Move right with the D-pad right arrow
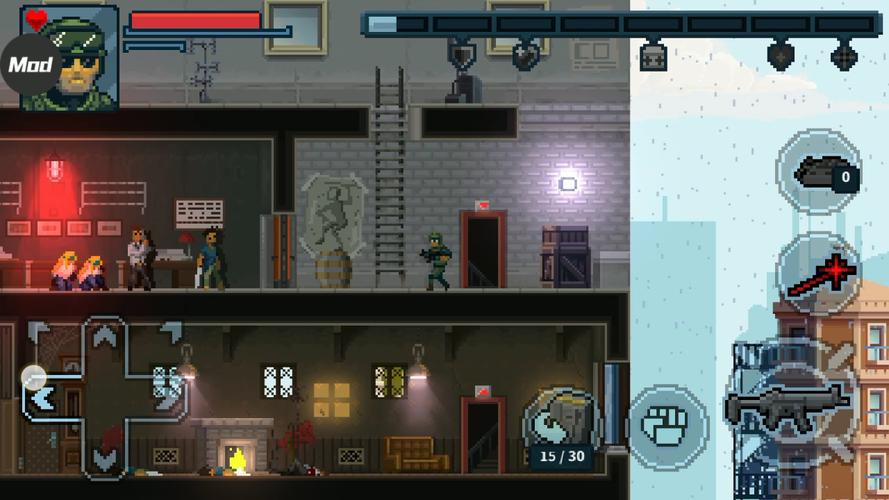Image resolution: width=889 pixels, height=500 pixels. pos(167,397)
